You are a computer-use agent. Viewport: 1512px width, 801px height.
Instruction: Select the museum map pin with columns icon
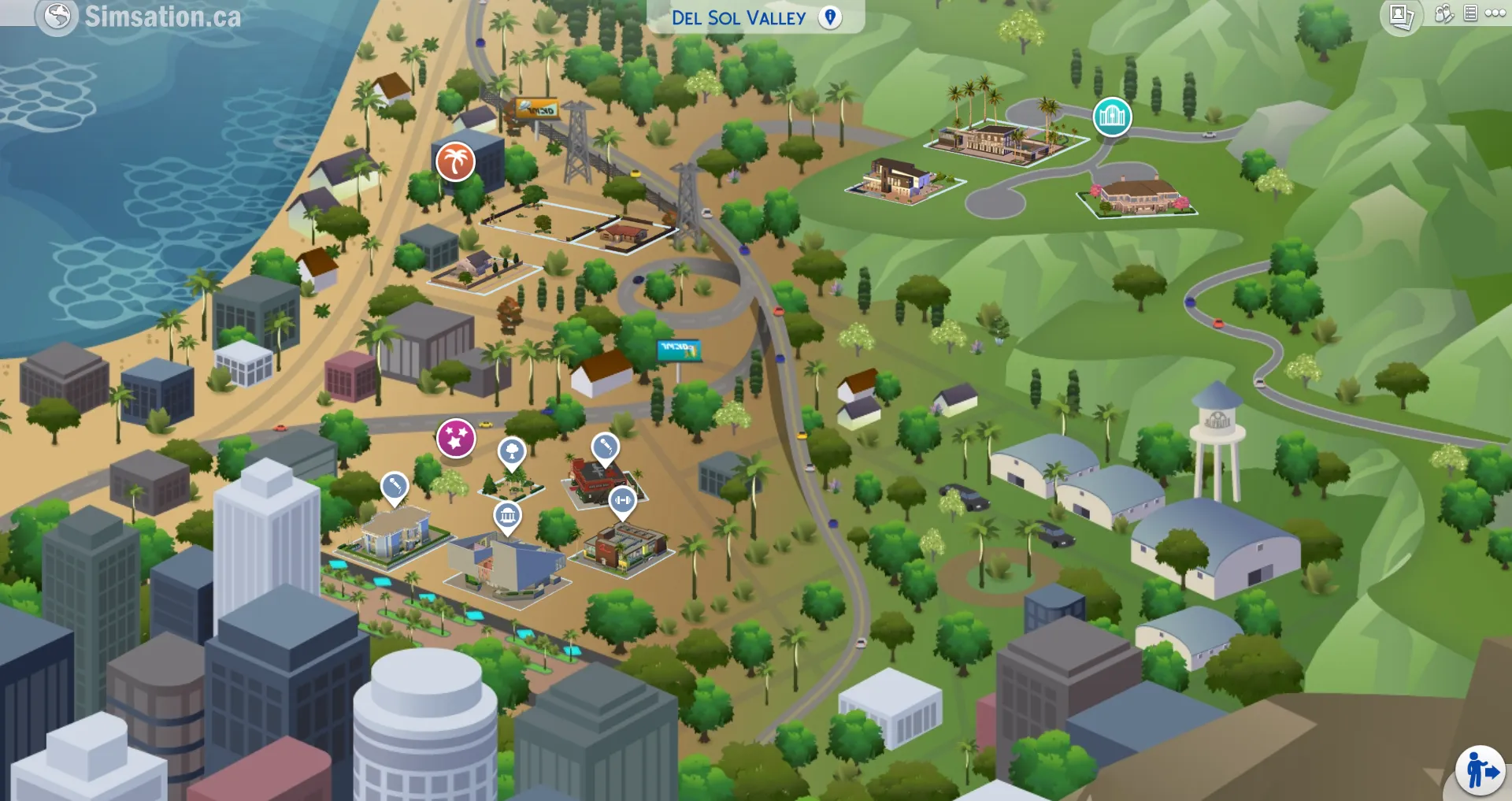[x=510, y=517]
